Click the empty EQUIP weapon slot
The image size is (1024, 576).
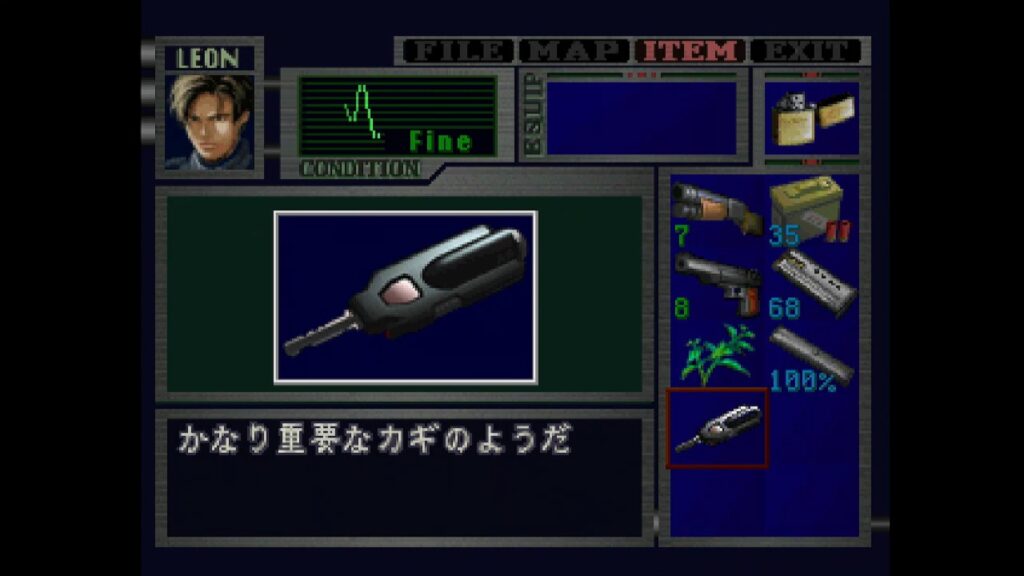coord(642,117)
